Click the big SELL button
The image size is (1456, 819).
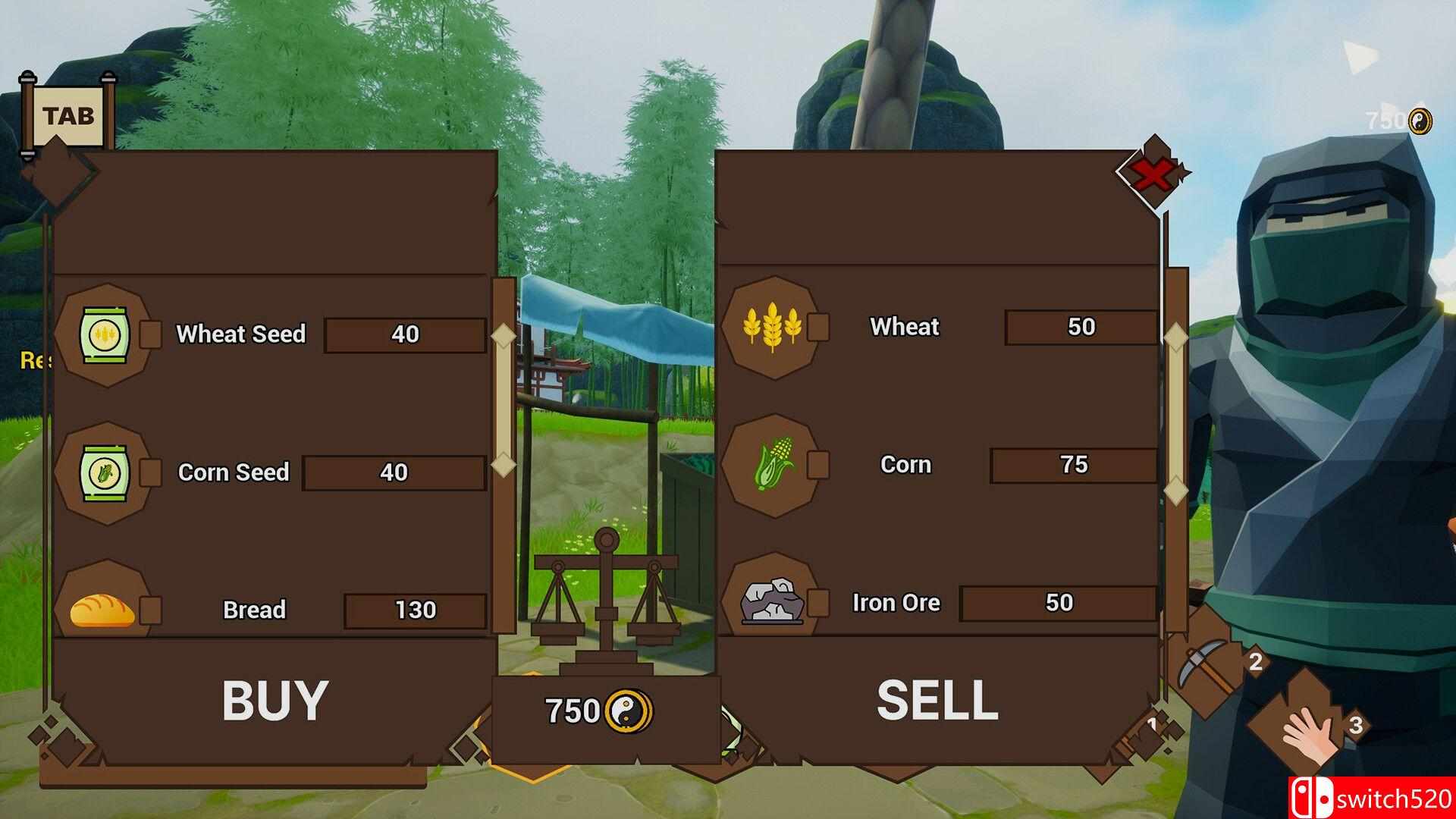click(937, 699)
